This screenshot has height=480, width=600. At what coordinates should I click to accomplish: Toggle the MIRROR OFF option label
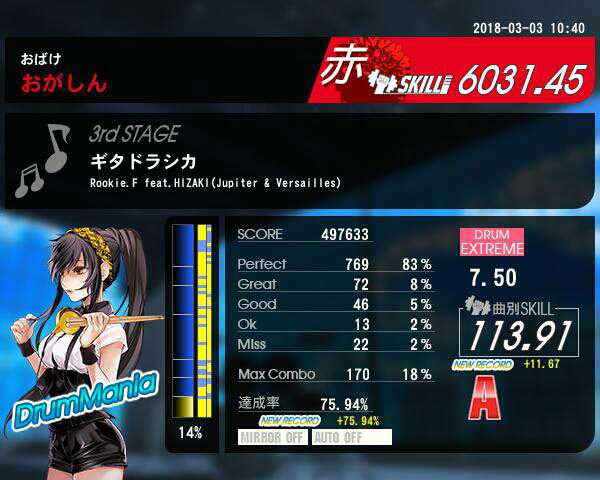point(273,437)
